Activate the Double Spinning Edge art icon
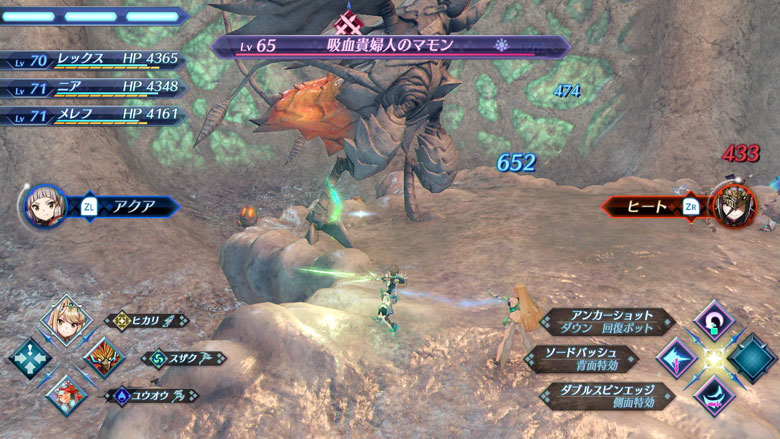 [x=715, y=396]
